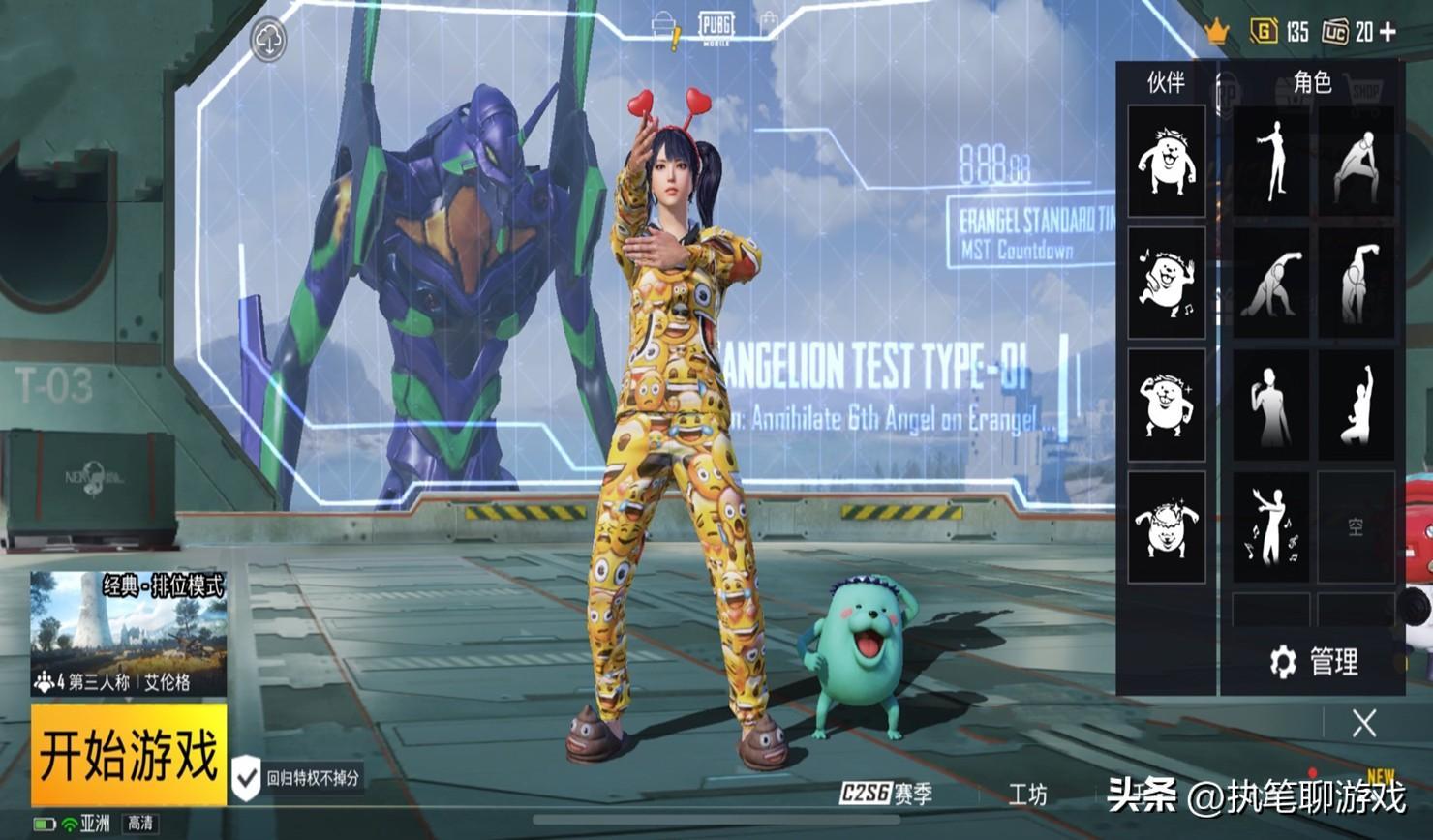The image size is (1433, 840).
Task: Play the standing pointing character emote
Action: point(1270,161)
